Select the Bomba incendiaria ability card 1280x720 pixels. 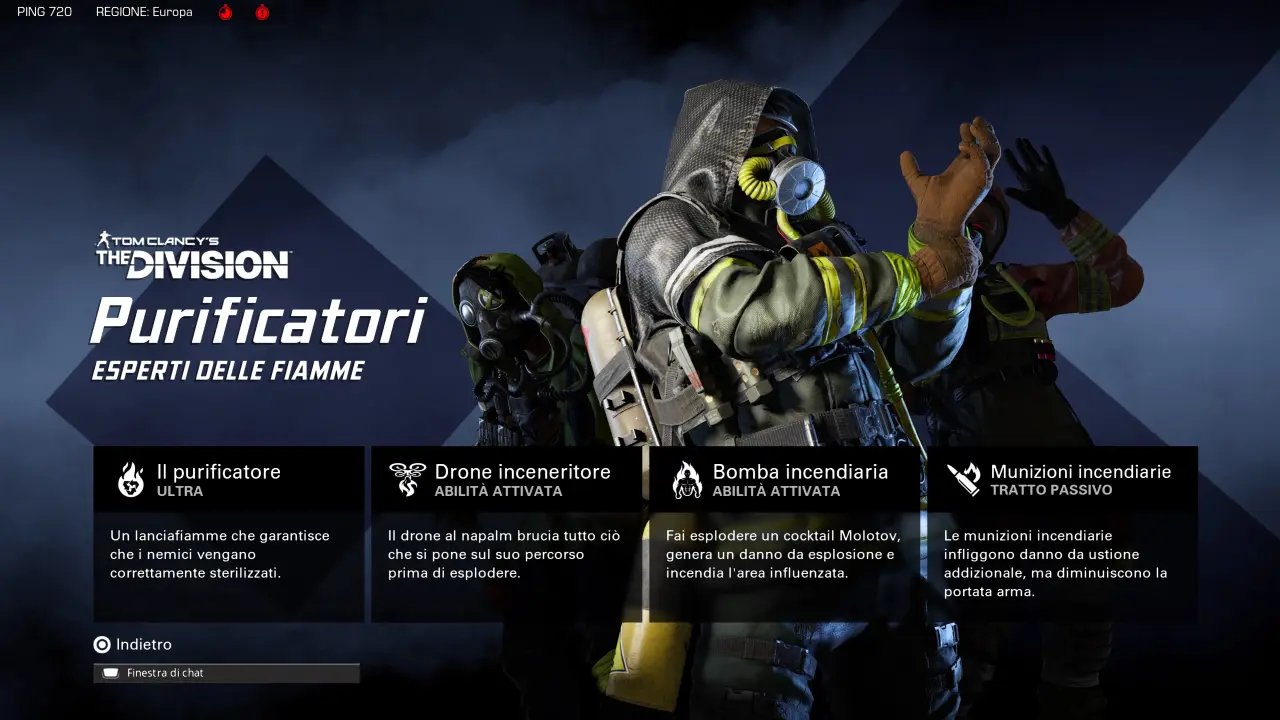(x=784, y=534)
